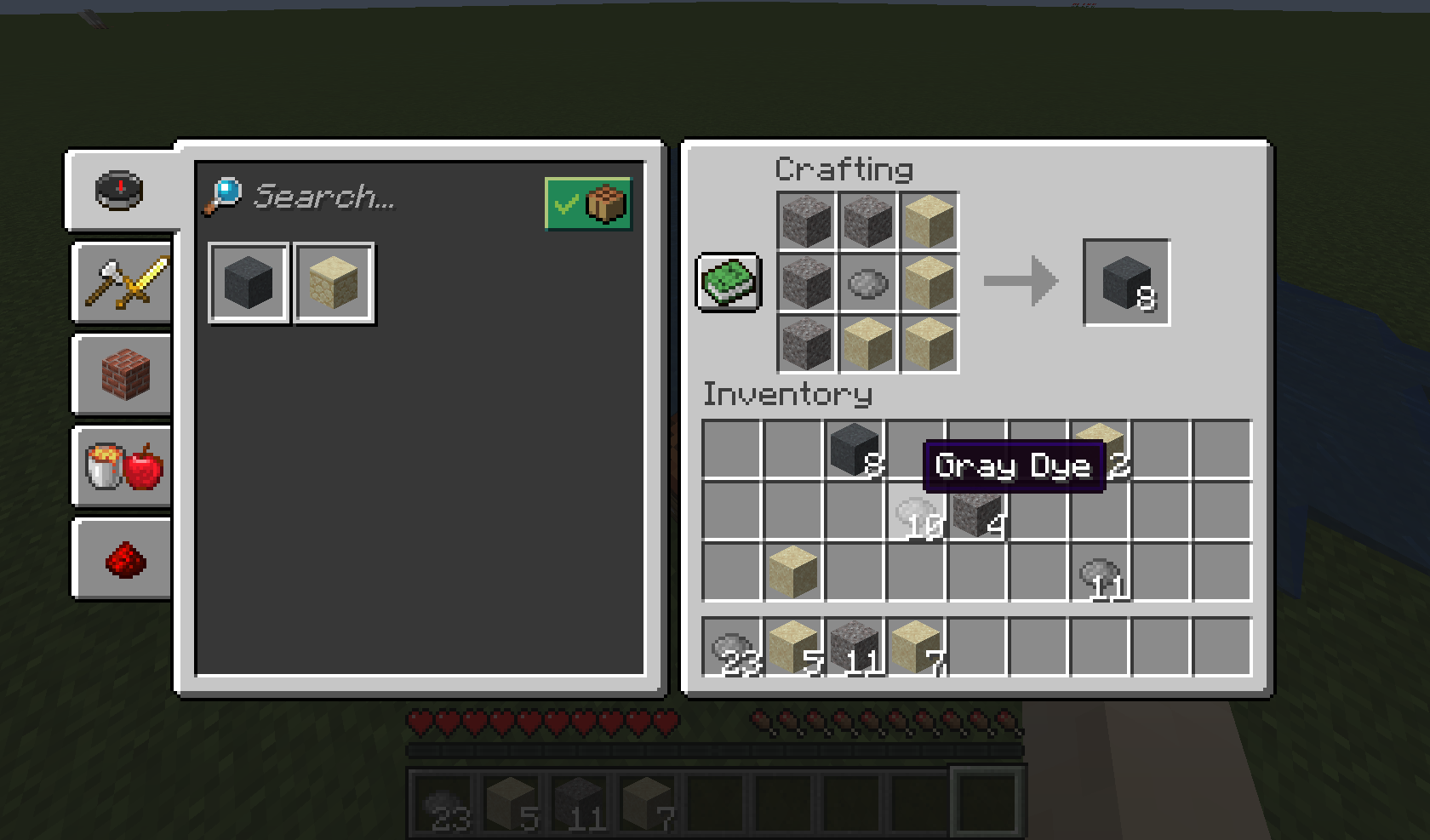Screen dimensions: 1430x840
Task: Click the green recipe book icon beside crafting grid
Action: 728,281
